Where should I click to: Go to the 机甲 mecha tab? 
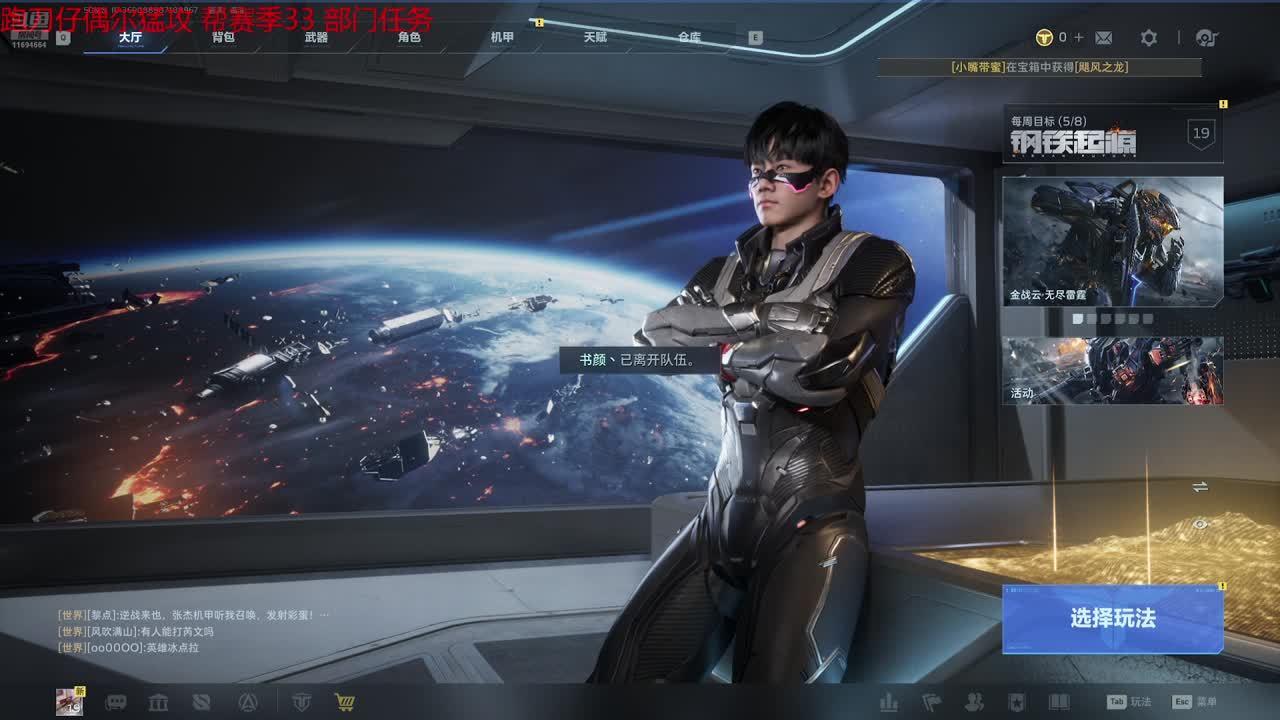coord(502,37)
